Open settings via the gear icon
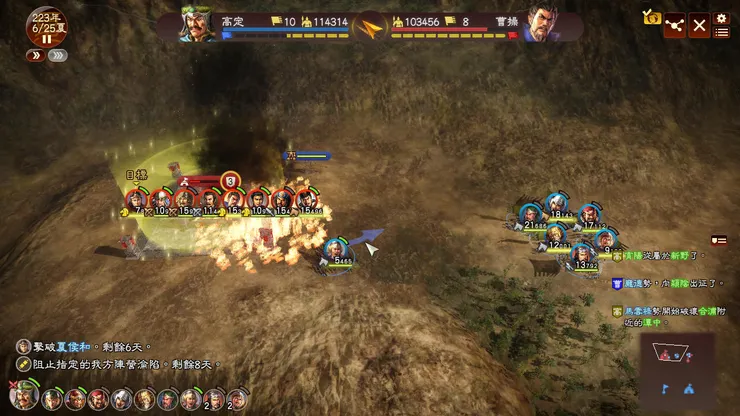This screenshot has width=740, height=416. pyautogui.click(x=721, y=17)
